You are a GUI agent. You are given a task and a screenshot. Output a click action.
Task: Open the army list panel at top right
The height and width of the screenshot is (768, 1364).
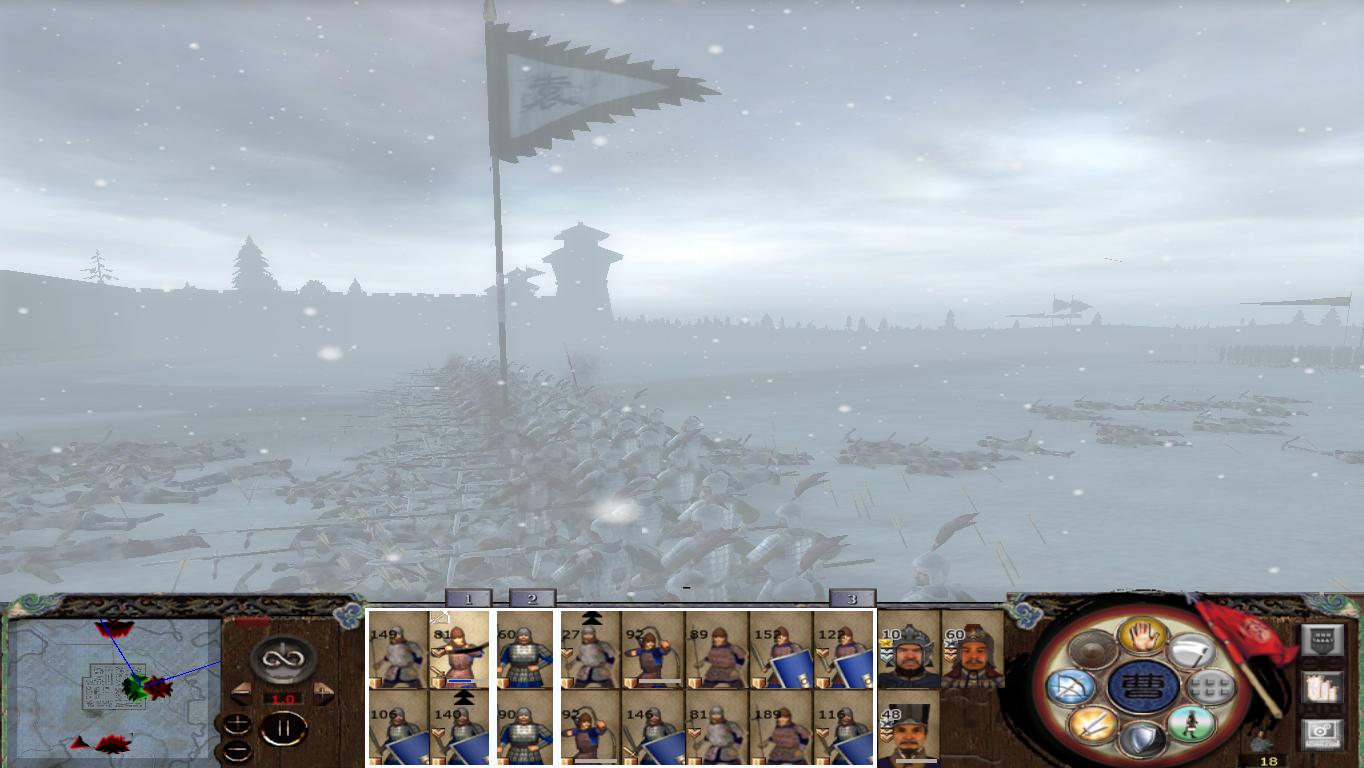(1323, 639)
